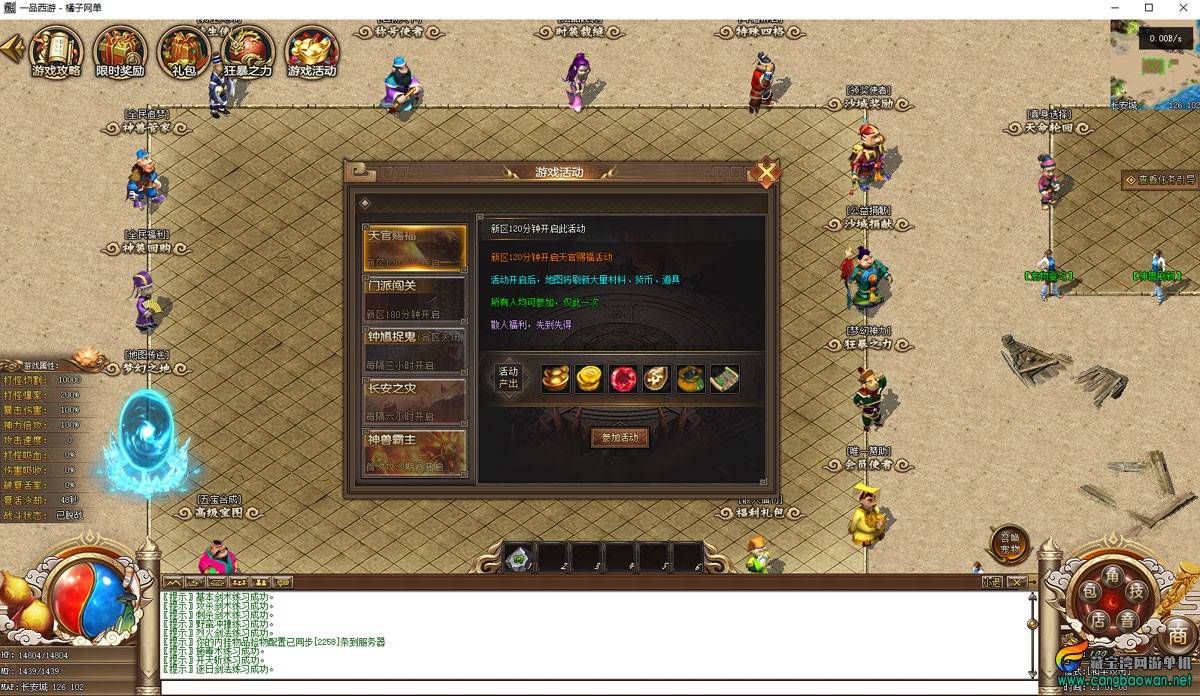Click the 小退 logout button

click(x=991, y=581)
